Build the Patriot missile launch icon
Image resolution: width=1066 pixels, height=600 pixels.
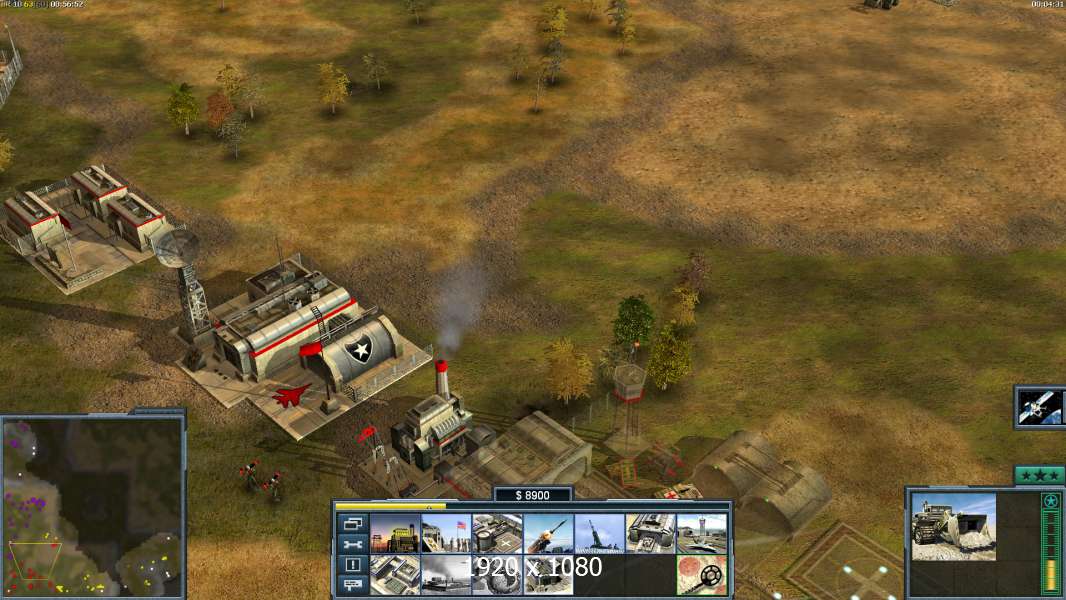pos(549,533)
